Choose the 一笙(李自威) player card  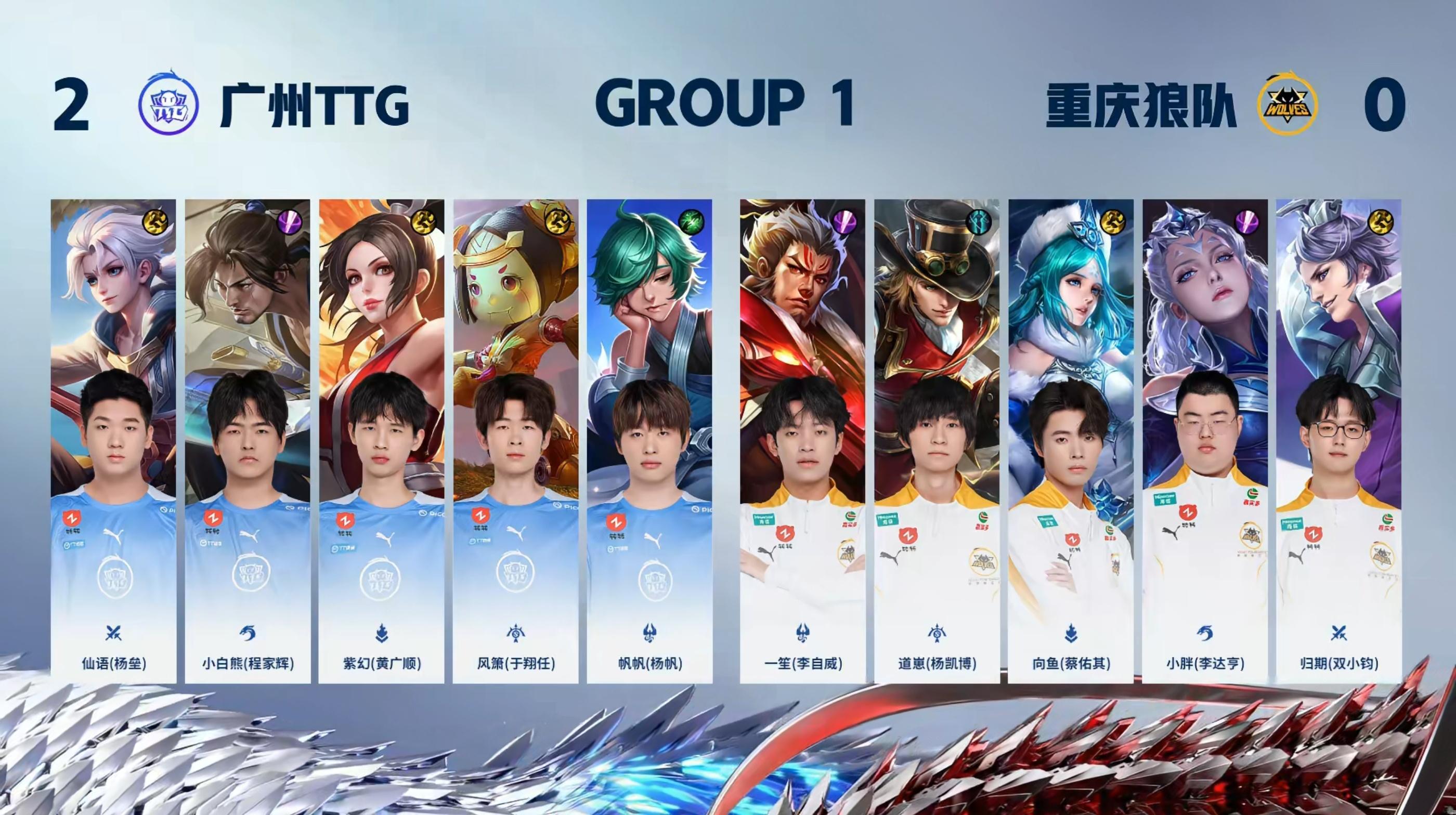pos(802,441)
